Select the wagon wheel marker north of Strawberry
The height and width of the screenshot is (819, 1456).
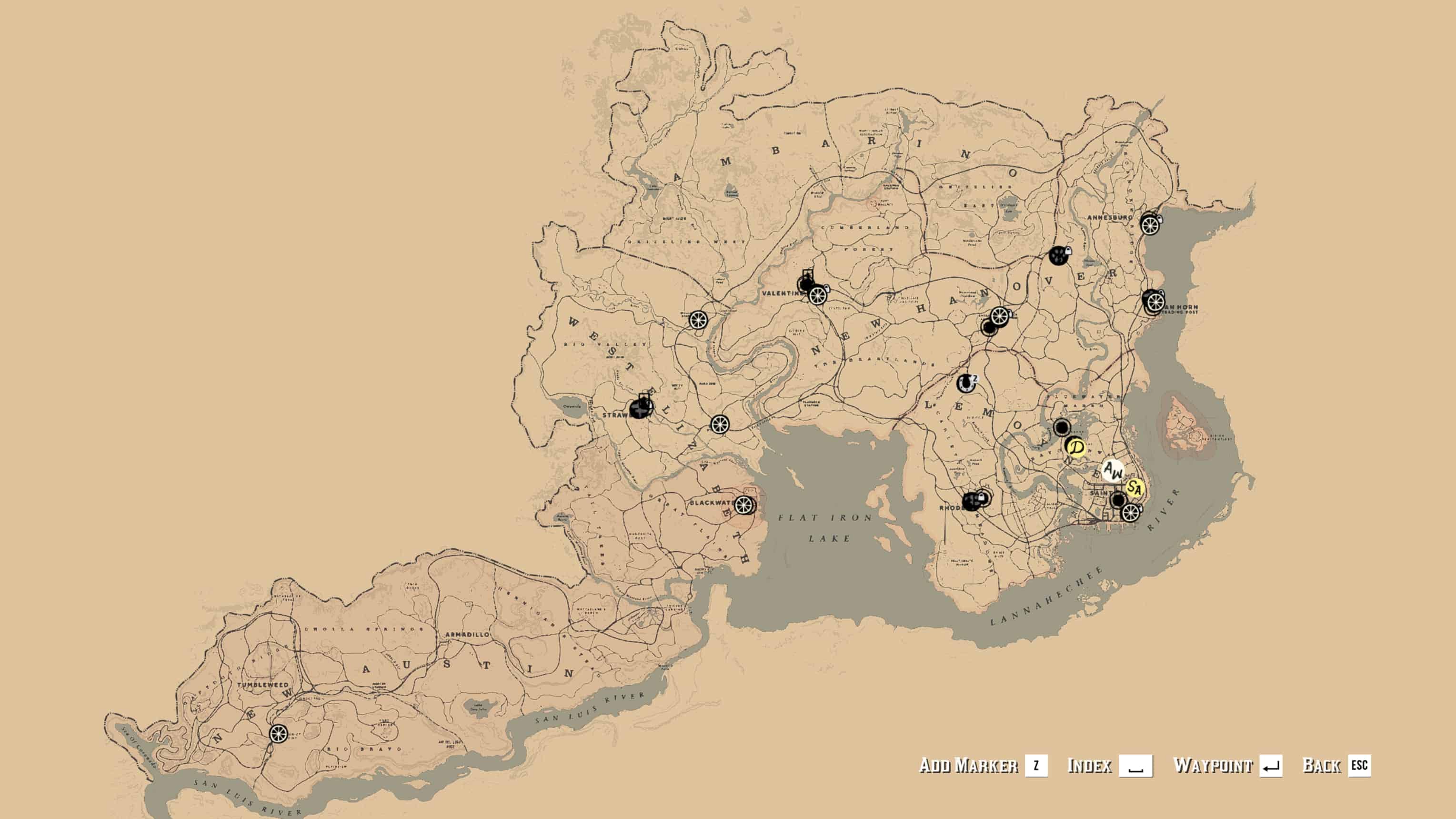(699, 319)
